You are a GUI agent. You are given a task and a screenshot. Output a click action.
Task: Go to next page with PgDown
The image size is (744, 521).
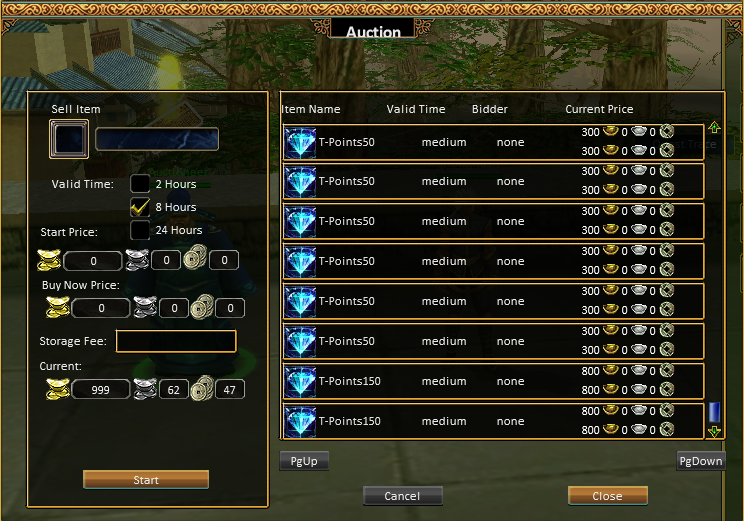click(x=700, y=461)
